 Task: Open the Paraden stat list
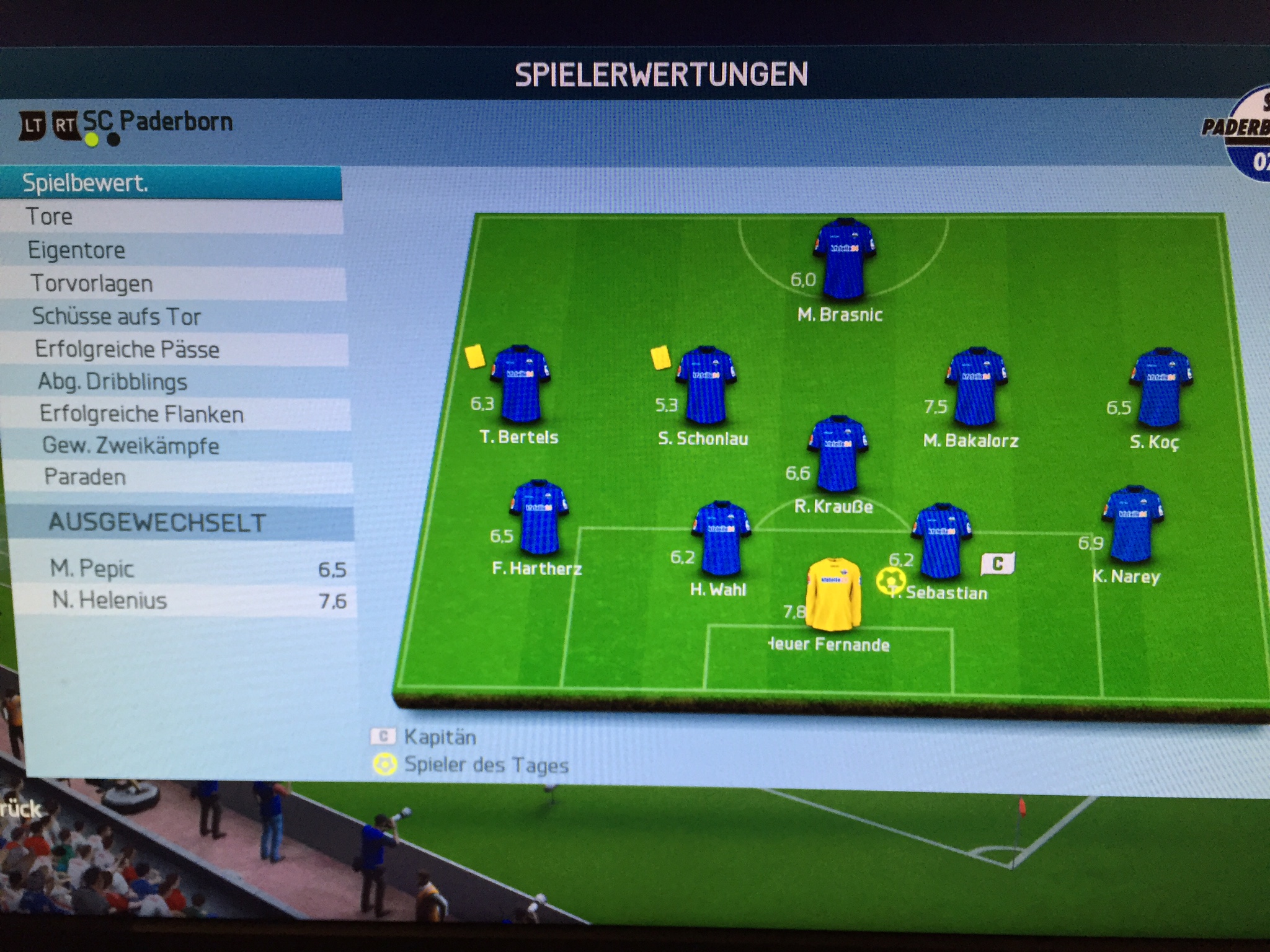tap(181, 477)
